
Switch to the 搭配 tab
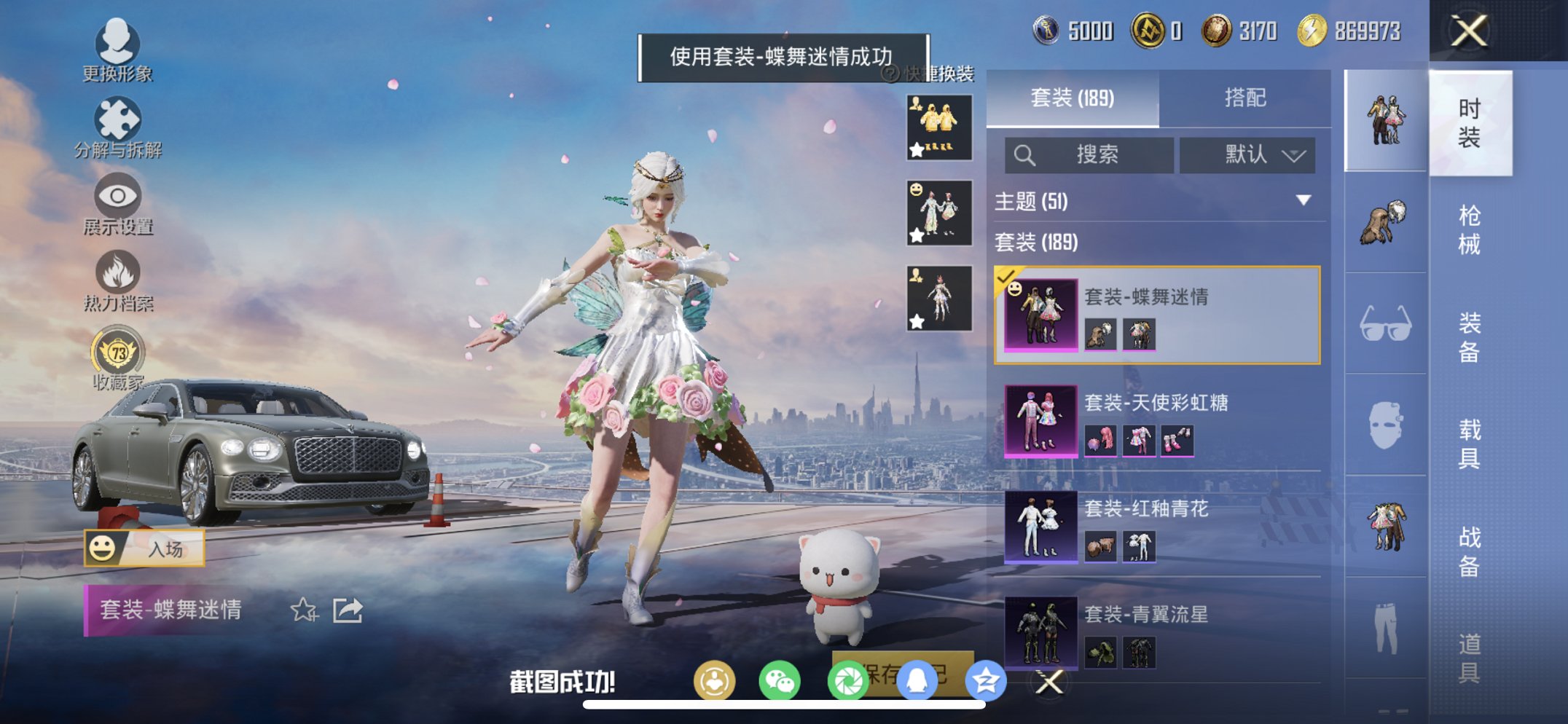tap(1246, 98)
